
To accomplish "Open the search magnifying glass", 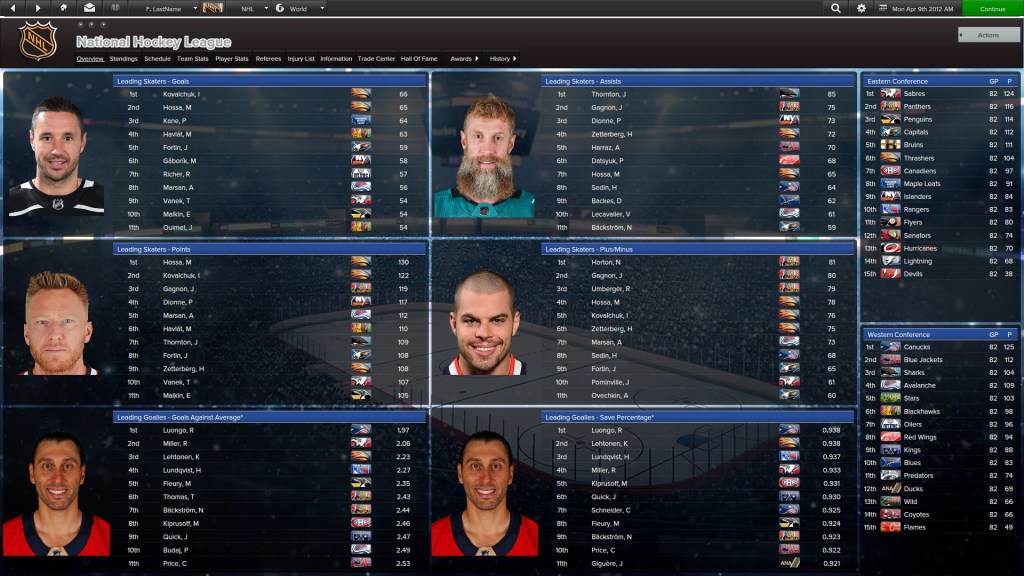I will pyautogui.click(x=836, y=8).
